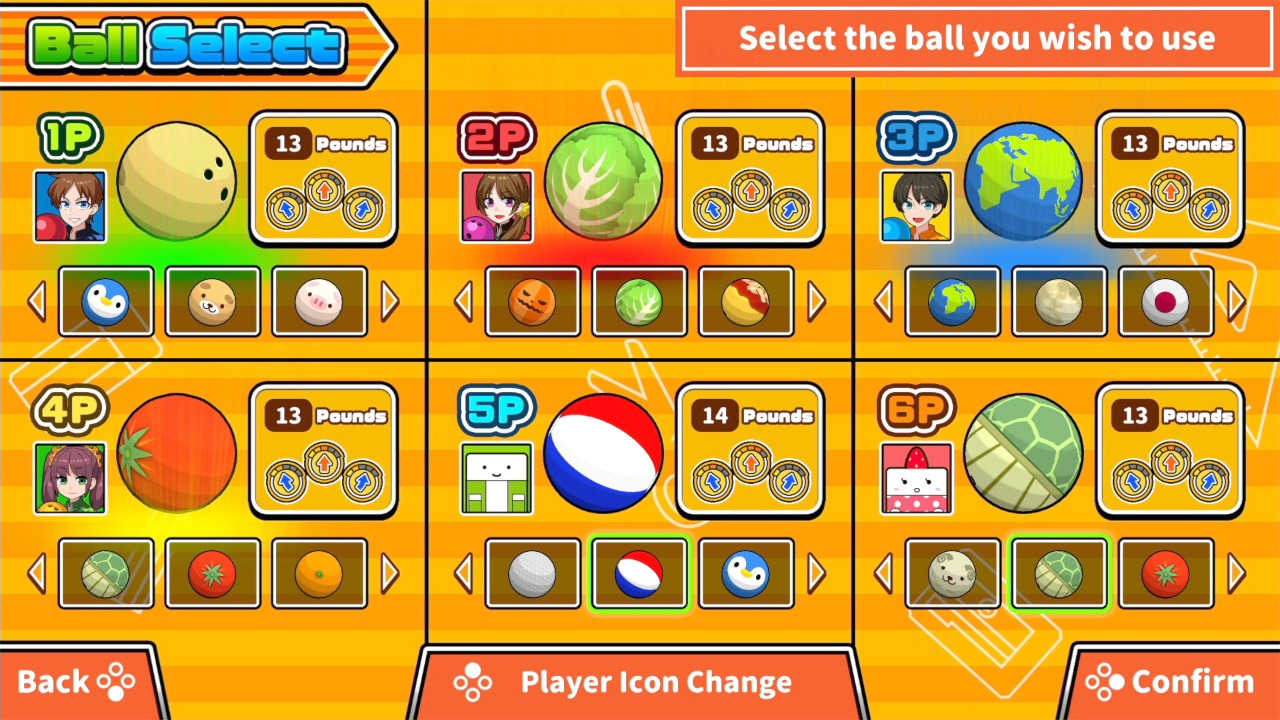Select the penguin ball for player 1
Image resolution: width=1280 pixels, height=720 pixels.
pyautogui.click(x=107, y=301)
